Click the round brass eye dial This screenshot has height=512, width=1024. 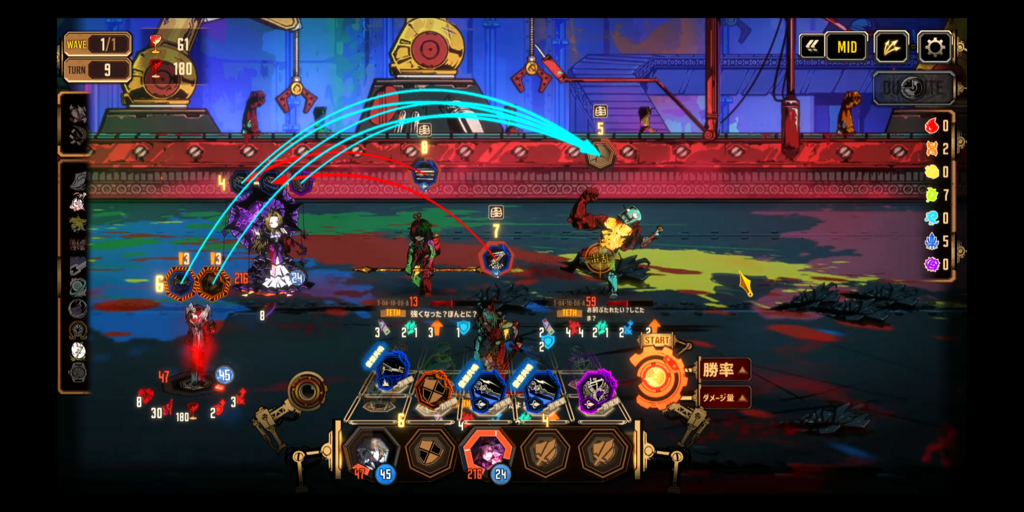306,391
